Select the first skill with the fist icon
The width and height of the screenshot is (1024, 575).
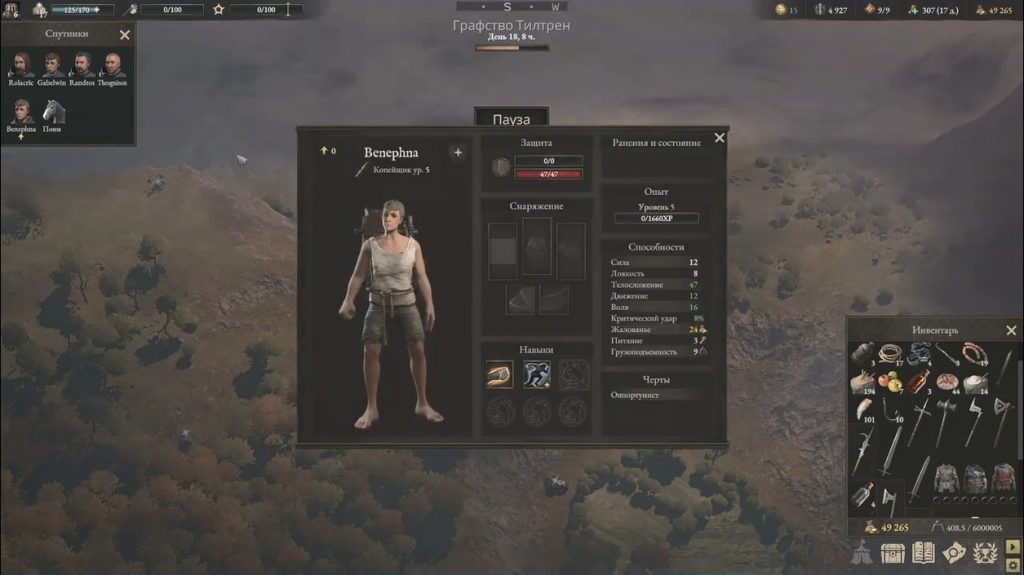pyautogui.click(x=500, y=374)
